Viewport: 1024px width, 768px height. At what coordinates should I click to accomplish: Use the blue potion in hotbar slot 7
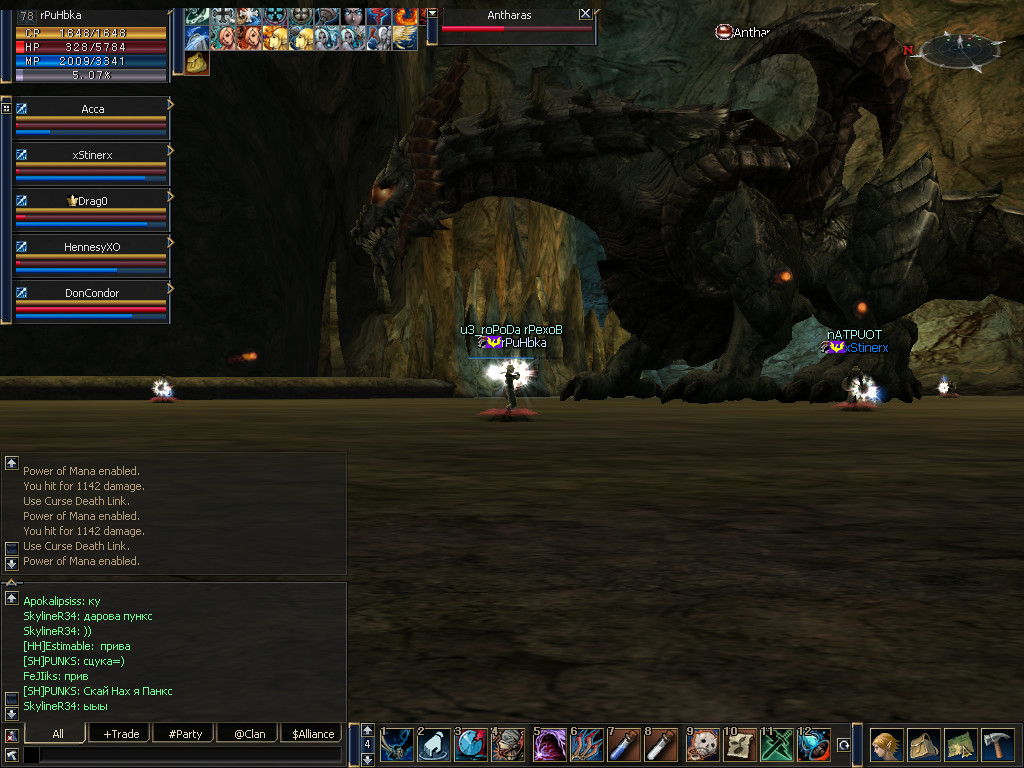point(624,745)
